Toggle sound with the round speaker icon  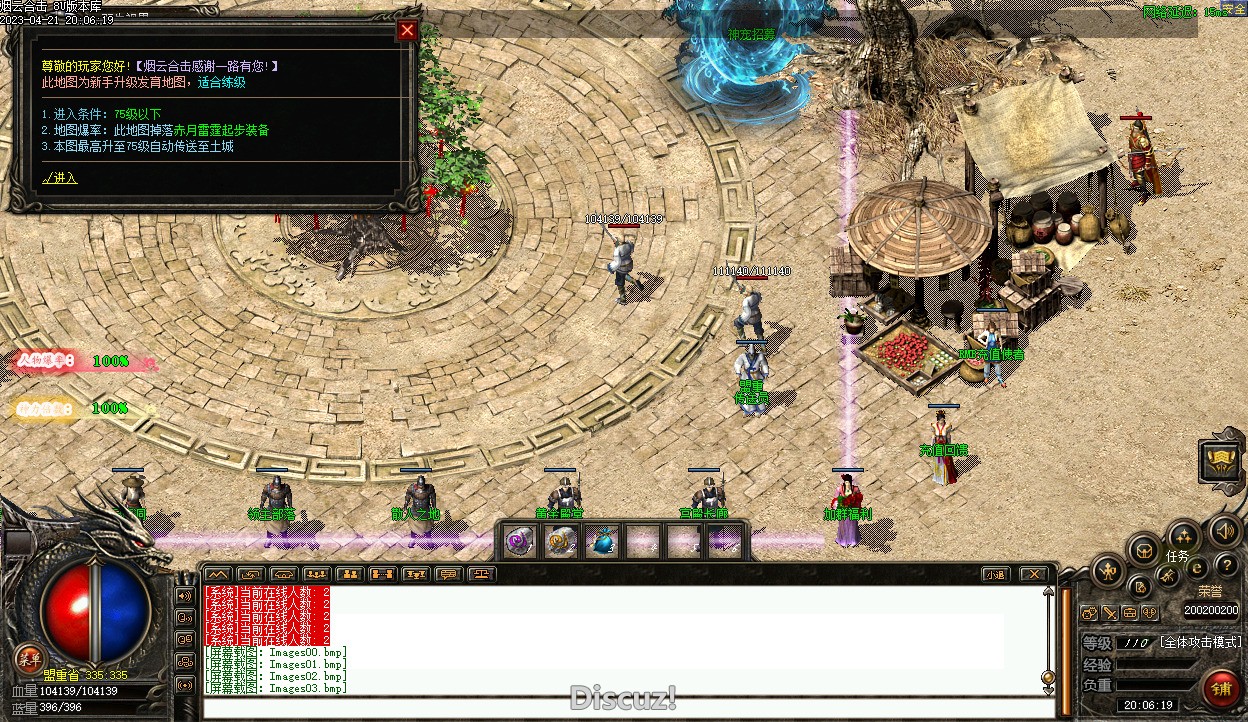point(1223,530)
